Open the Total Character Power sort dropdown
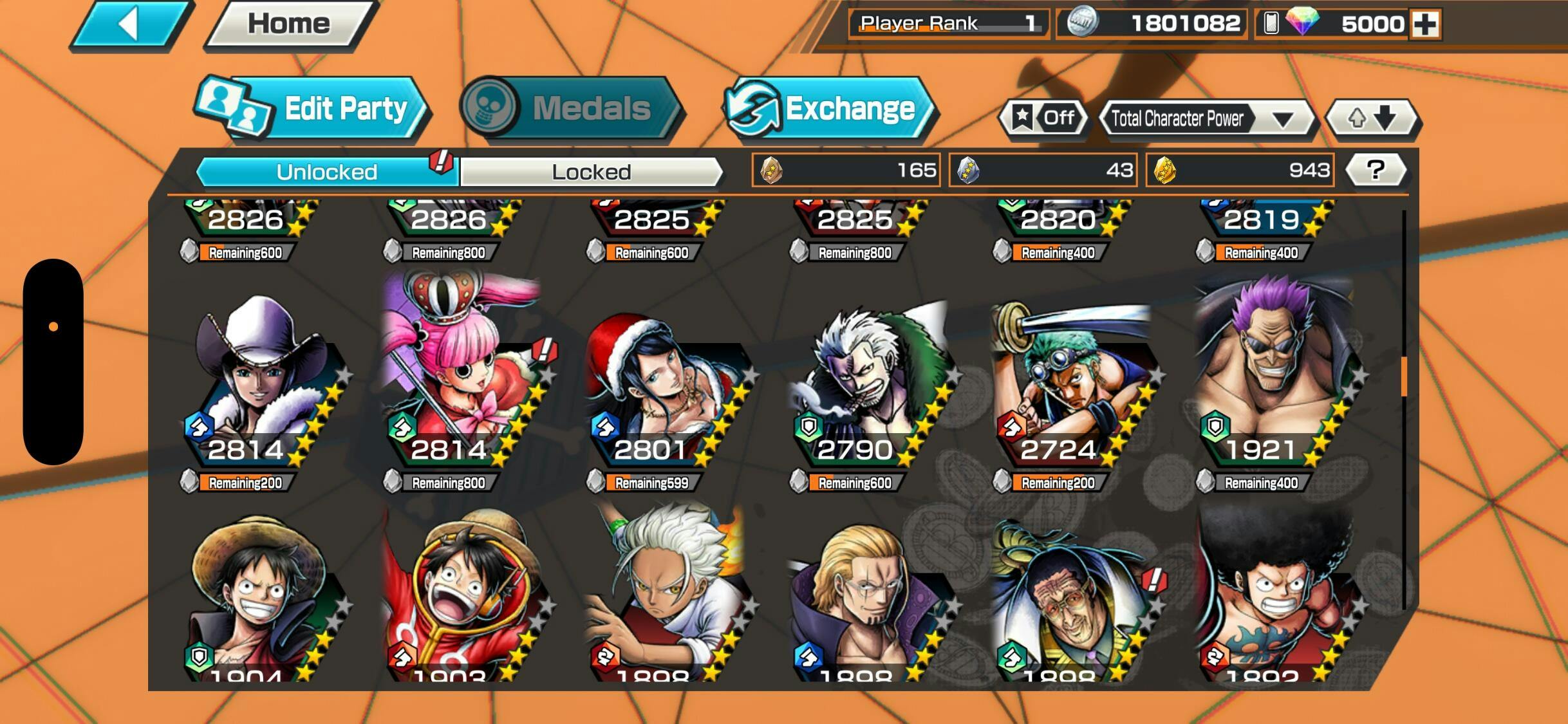Screen dimensions: 1568x724 (1206, 119)
